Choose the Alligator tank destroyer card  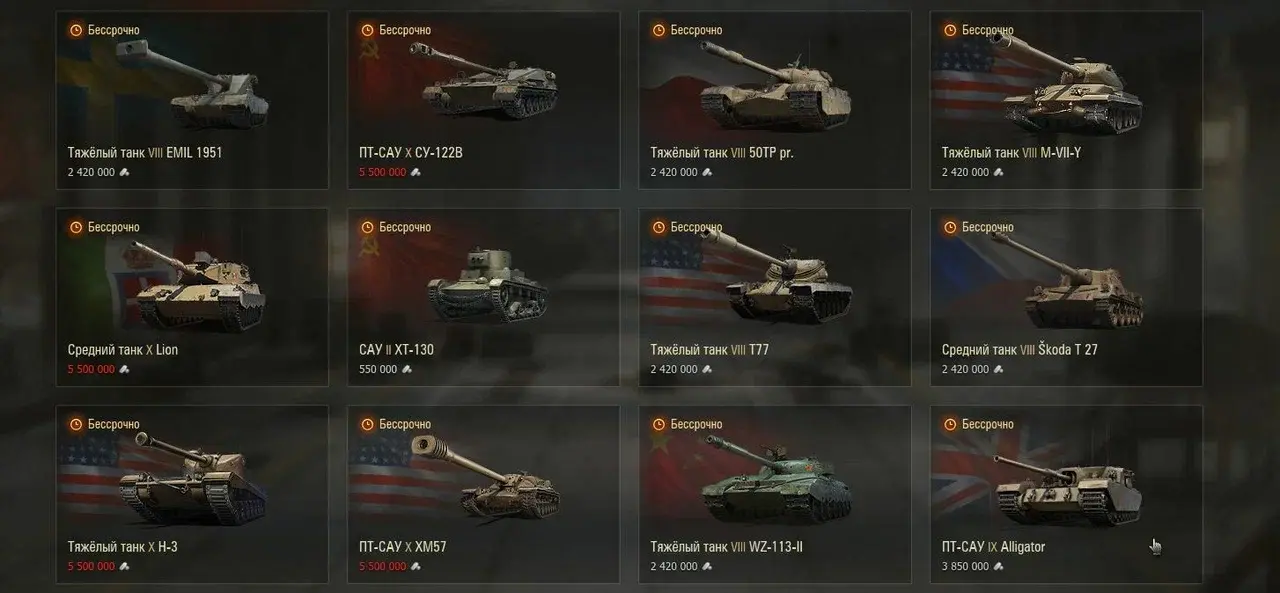point(1066,494)
